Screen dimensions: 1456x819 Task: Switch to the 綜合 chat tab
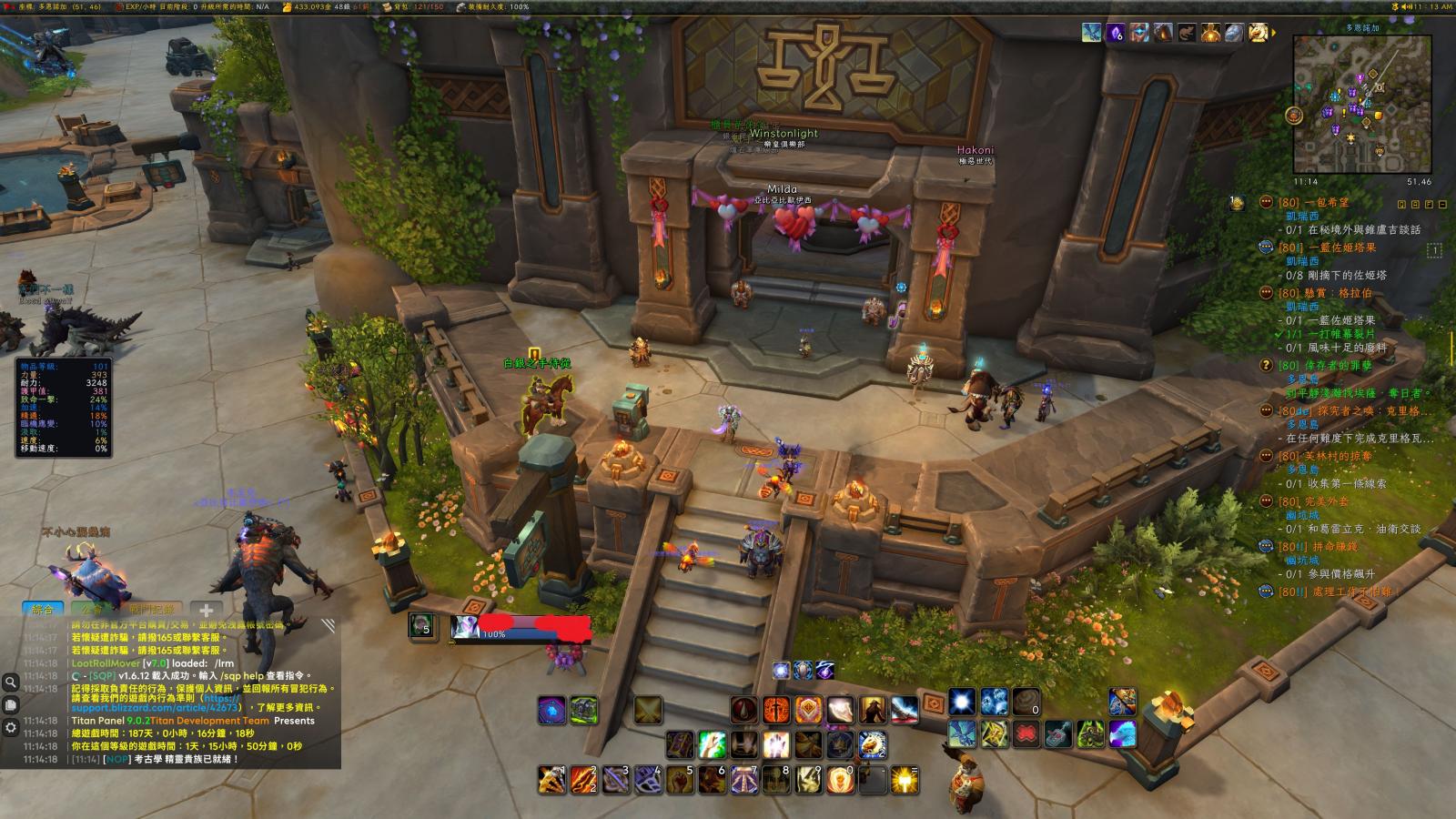[43, 609]
